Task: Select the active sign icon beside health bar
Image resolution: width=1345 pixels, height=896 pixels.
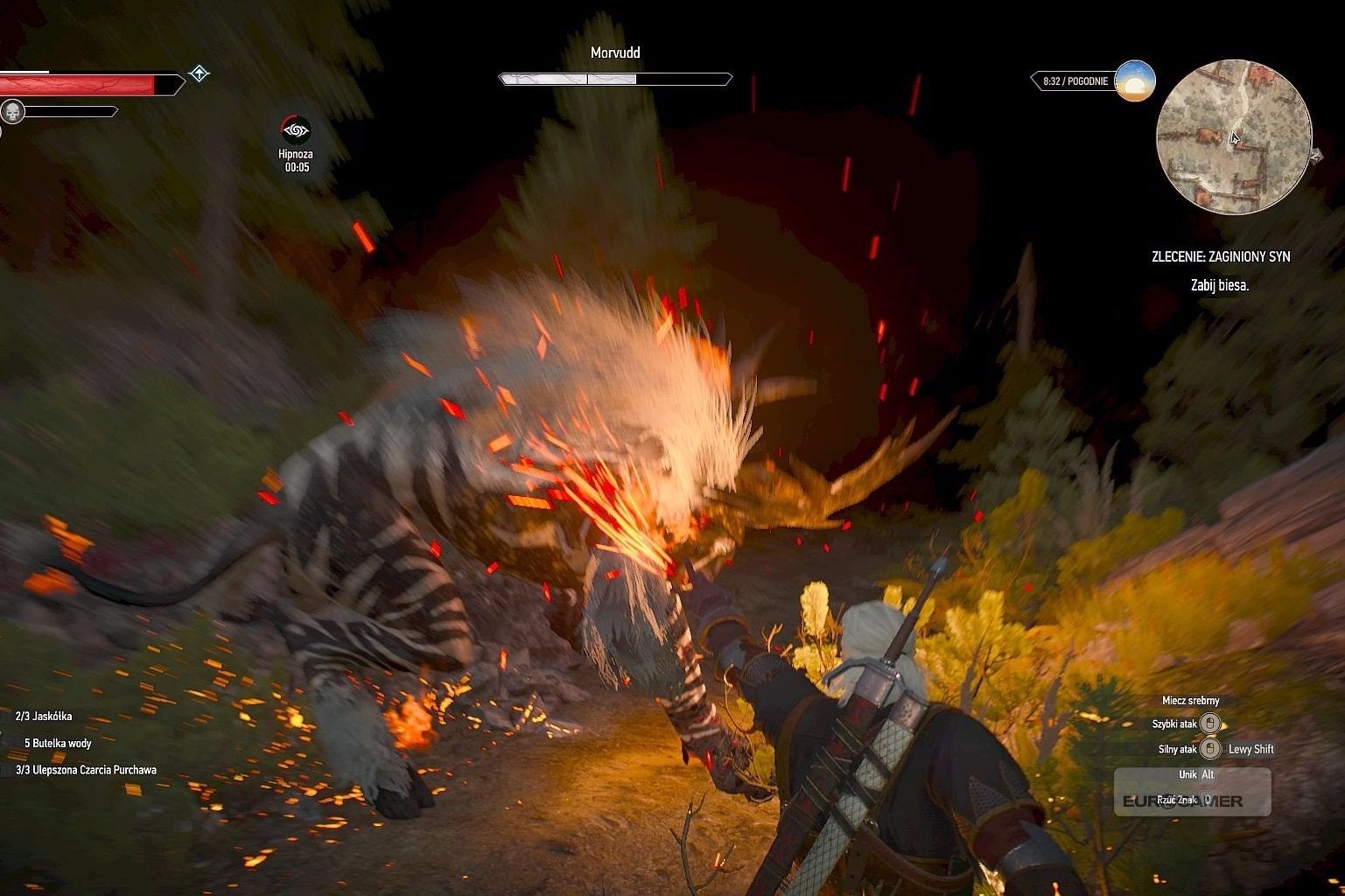Action: (199, 73)
